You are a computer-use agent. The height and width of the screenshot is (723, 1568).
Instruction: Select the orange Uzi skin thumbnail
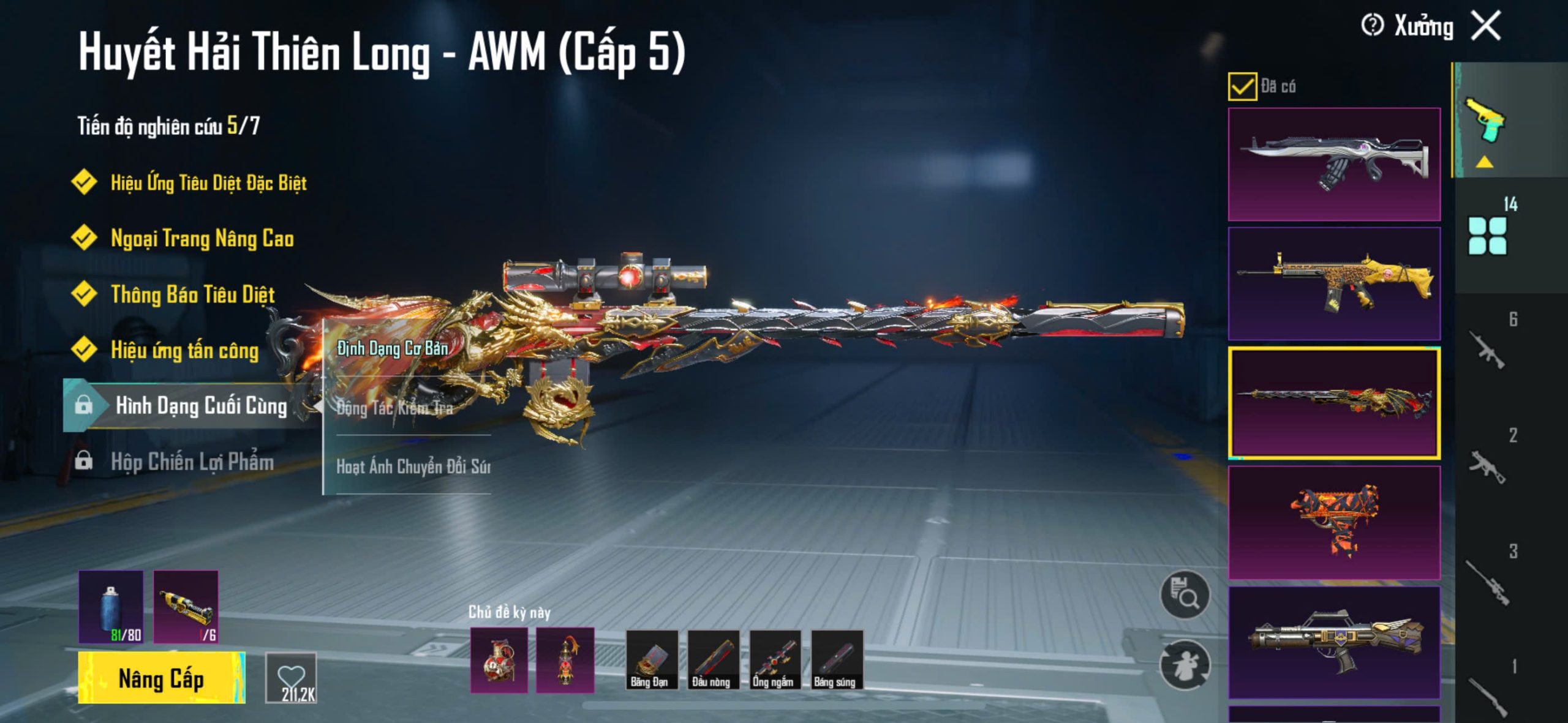tap(1334, 522)
